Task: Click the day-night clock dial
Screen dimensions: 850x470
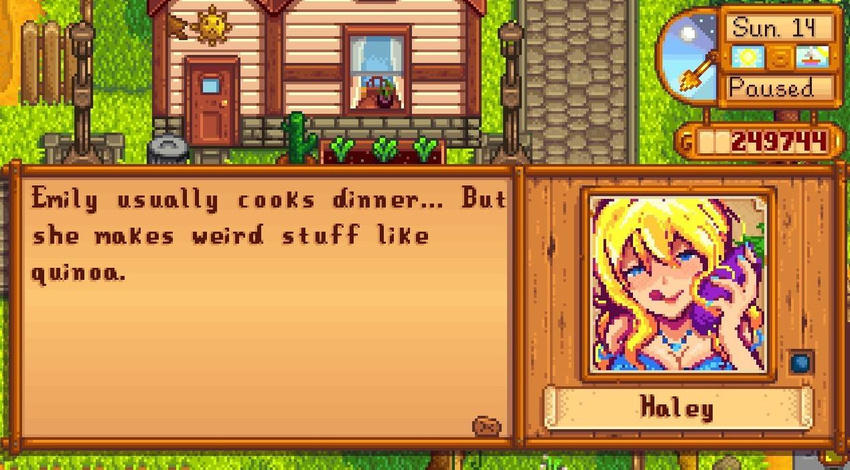Action: [x=689, y=56]
